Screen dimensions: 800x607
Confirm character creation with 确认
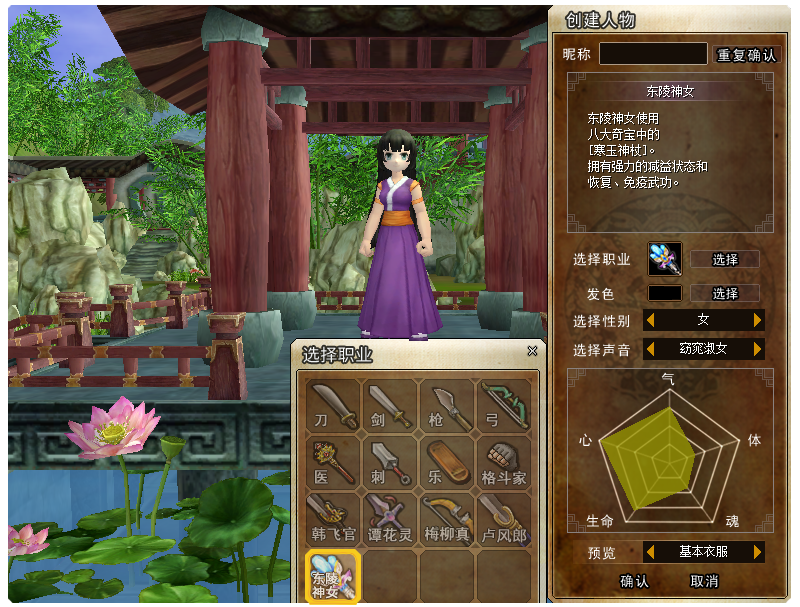click(x=634, y=581)
